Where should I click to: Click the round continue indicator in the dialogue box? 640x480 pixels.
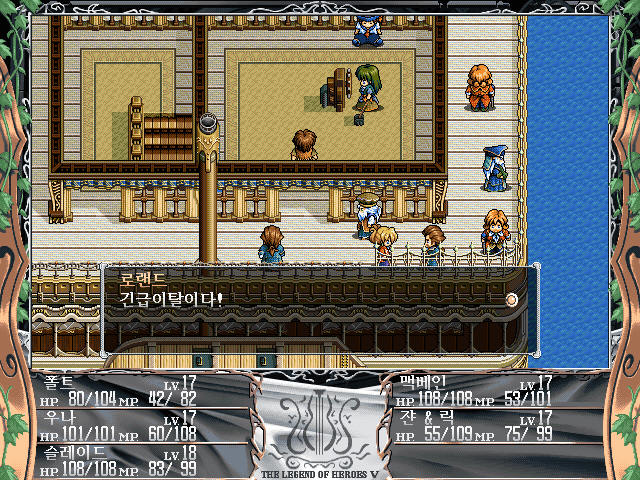511,298
